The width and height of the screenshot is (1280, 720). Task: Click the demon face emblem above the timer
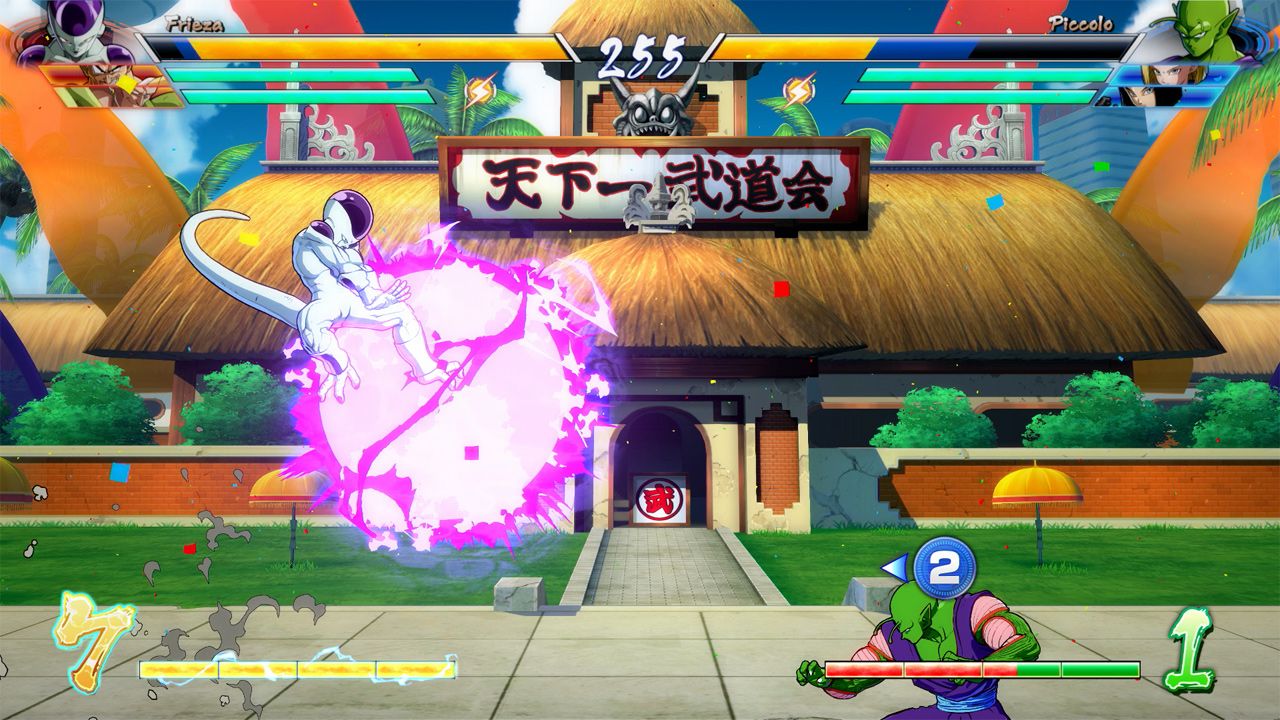pos(652,110)
